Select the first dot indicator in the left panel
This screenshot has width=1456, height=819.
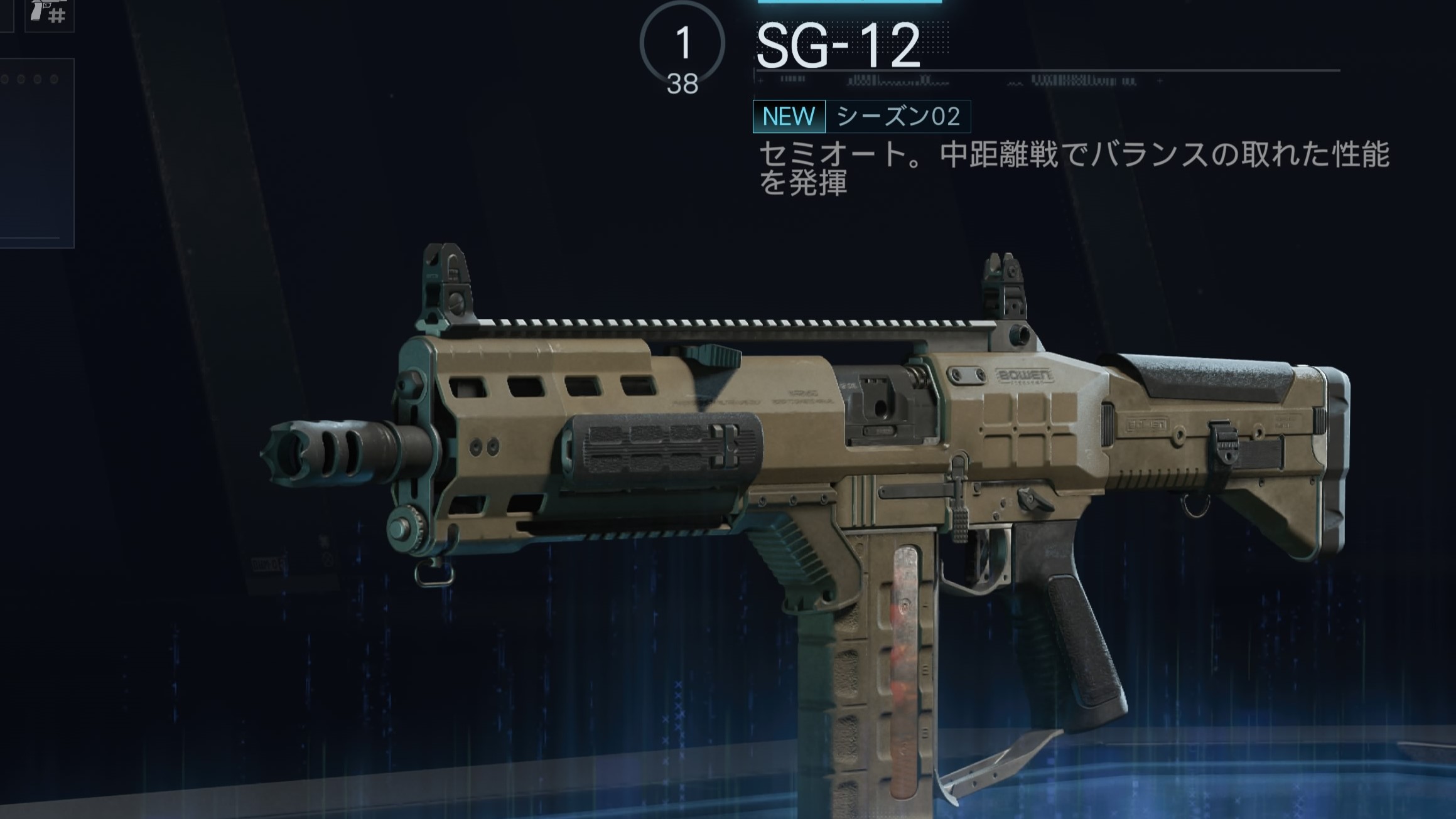(x=5, y=78)
